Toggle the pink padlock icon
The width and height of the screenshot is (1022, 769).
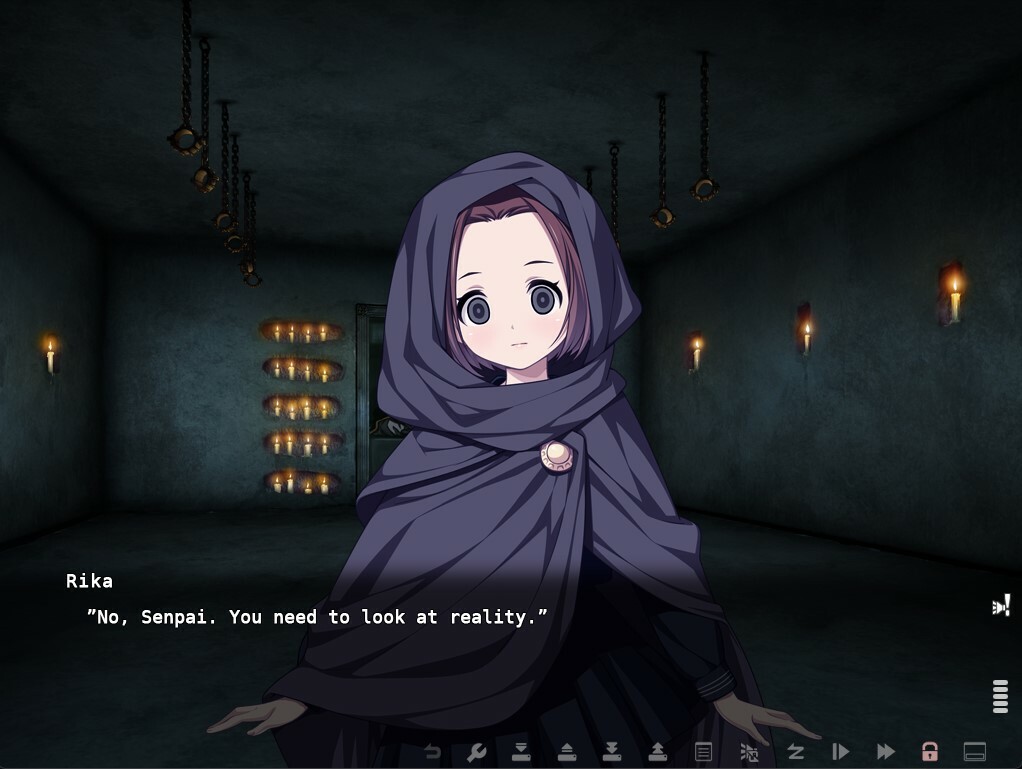tap(930, 752)
